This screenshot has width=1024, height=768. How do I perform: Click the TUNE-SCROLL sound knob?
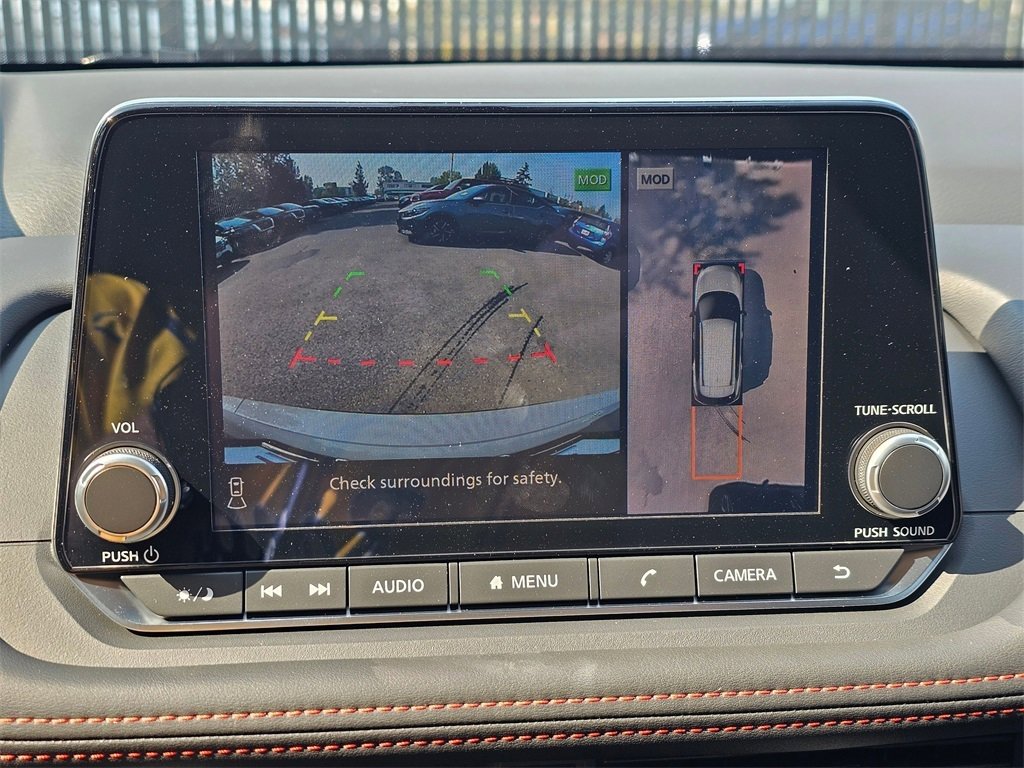pyautogui.click(x=899, y=470)
